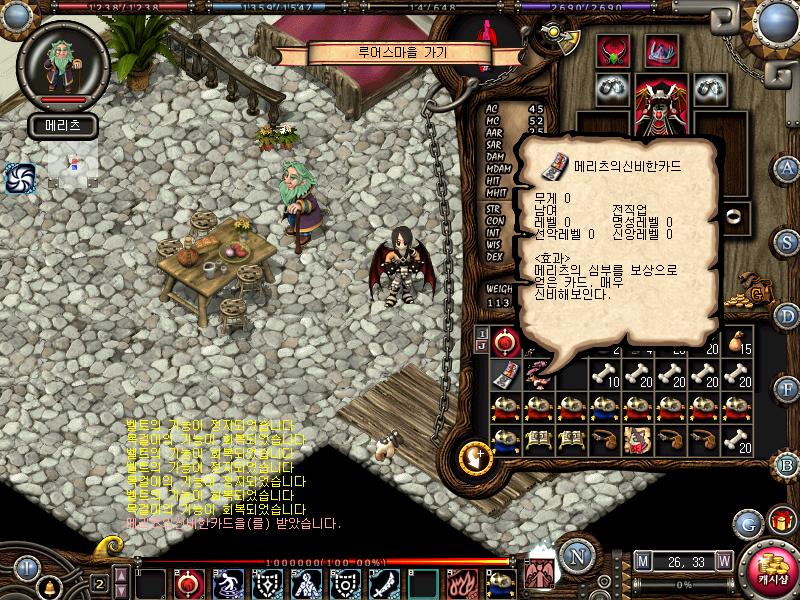Click the round F side button

(787, 392)
